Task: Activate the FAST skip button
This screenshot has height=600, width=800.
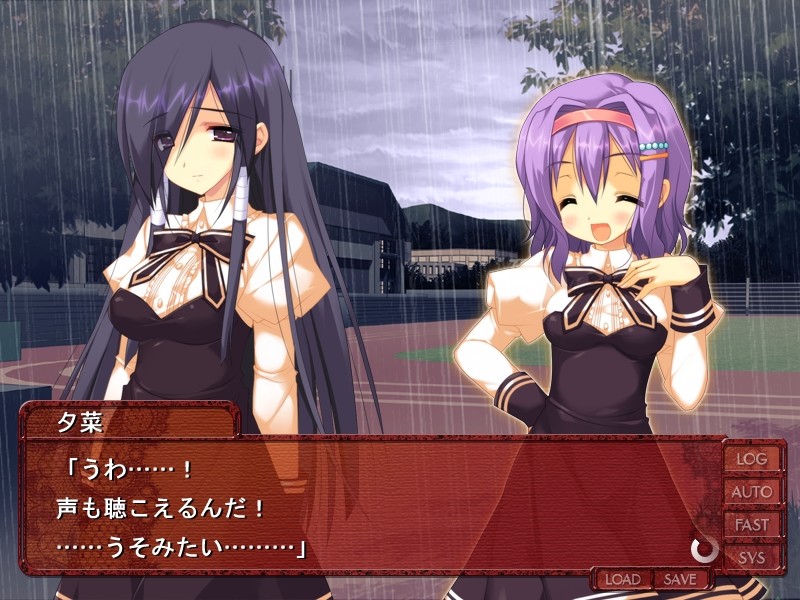Action: 752,524
